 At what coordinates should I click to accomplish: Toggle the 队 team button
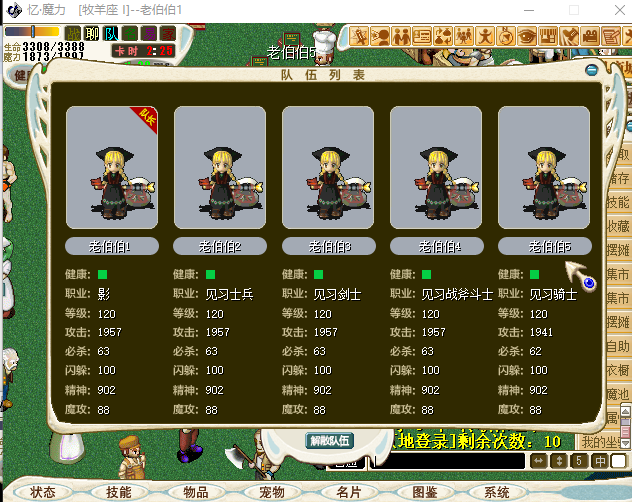111,34
